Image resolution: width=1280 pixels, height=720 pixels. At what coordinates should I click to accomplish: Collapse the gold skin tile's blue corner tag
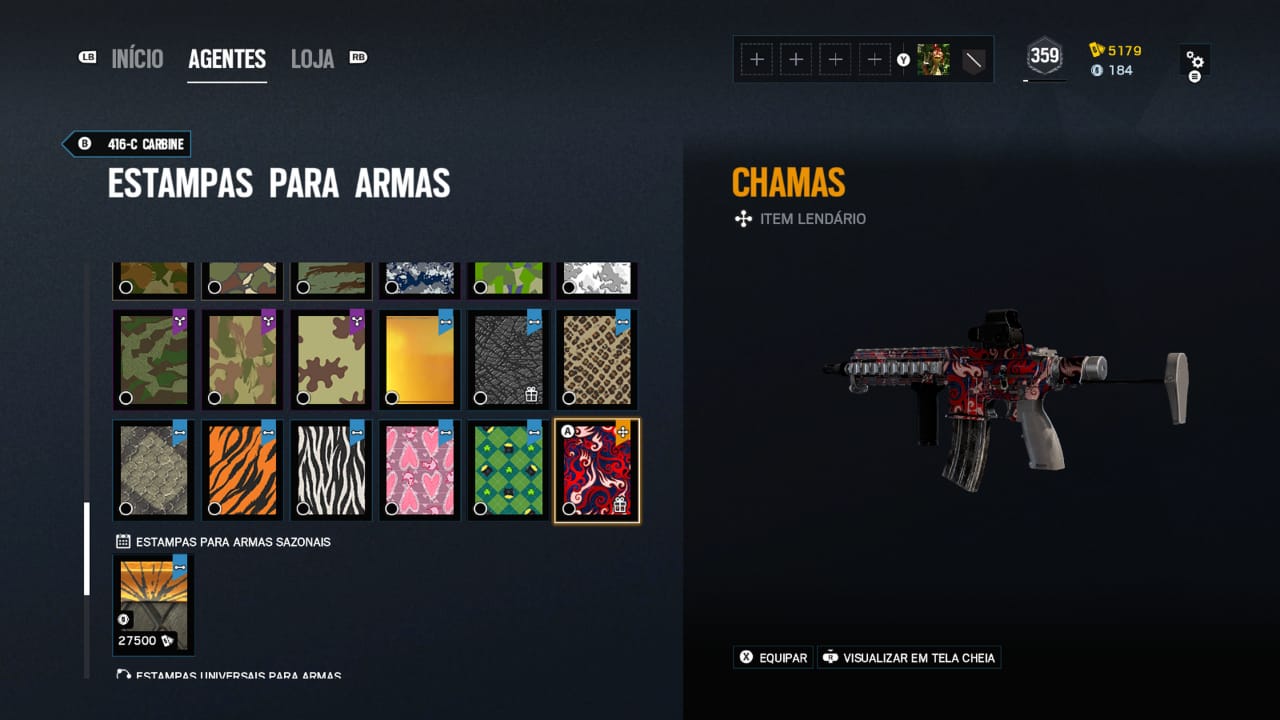[x=448, y=322]
